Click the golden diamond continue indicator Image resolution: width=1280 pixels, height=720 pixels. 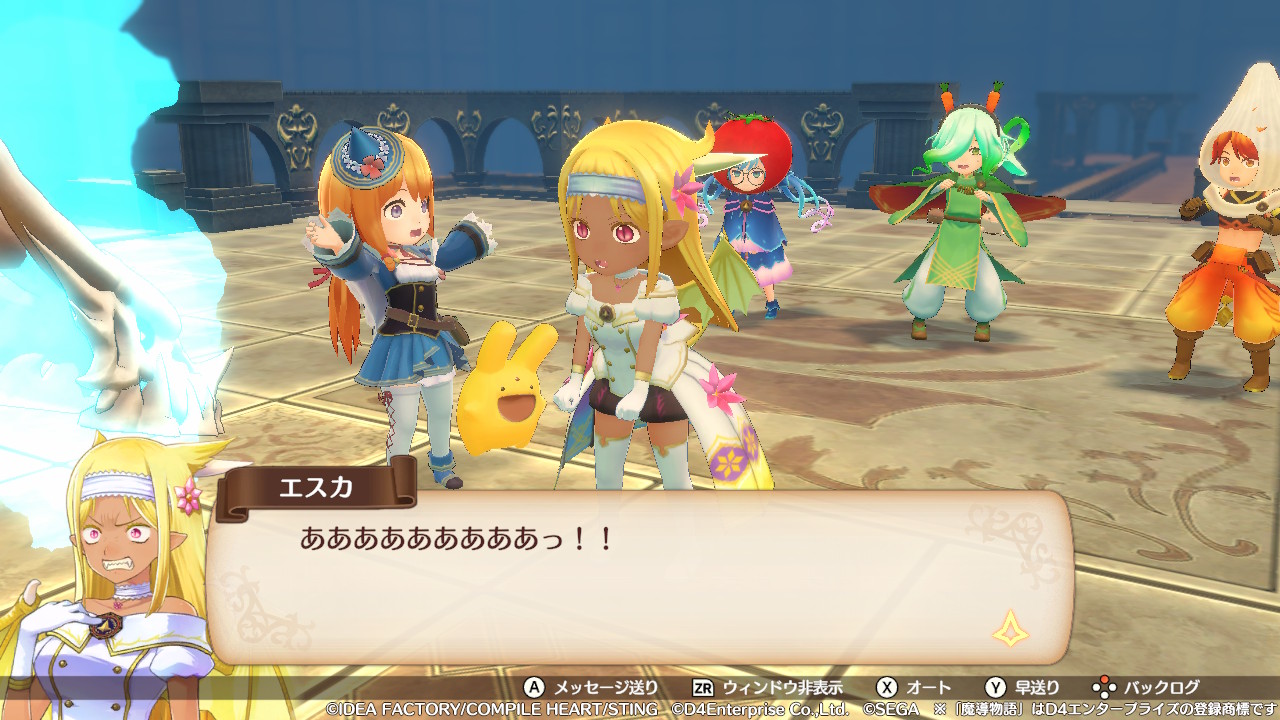point(1010,628)
